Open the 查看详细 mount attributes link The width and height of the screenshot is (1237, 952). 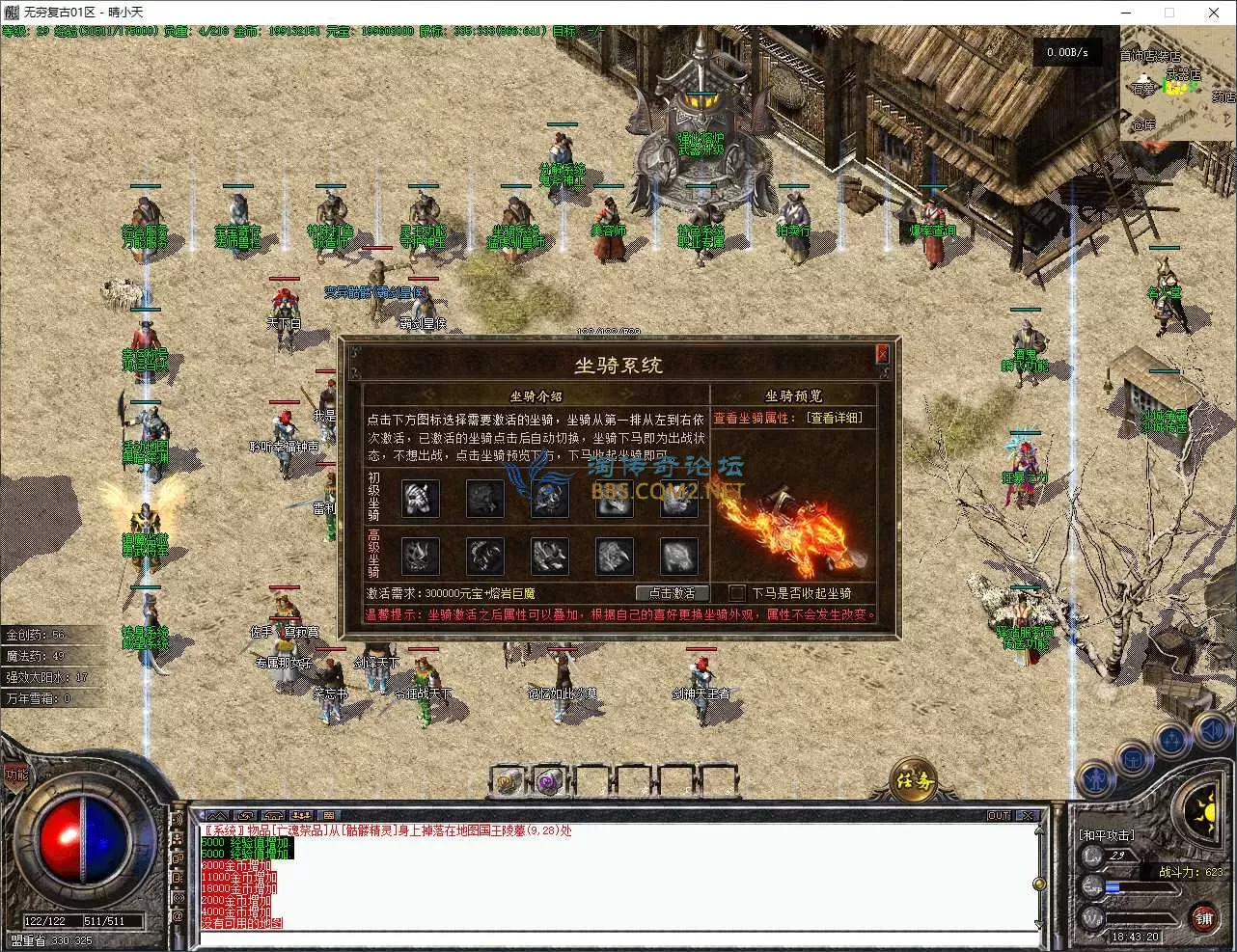pyautogui.click(x=838, y=418)
